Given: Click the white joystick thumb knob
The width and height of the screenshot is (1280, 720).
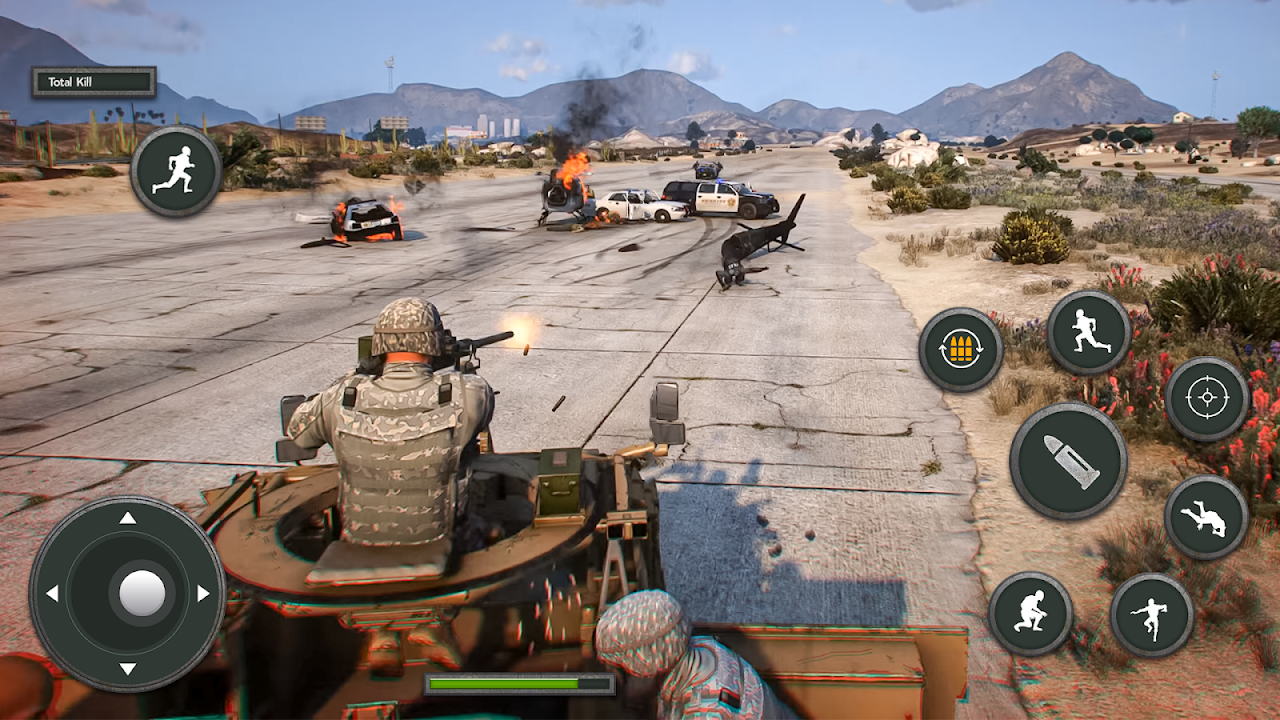Looking at the screenshot, I should pyautogui.click(x=142, y=593).
